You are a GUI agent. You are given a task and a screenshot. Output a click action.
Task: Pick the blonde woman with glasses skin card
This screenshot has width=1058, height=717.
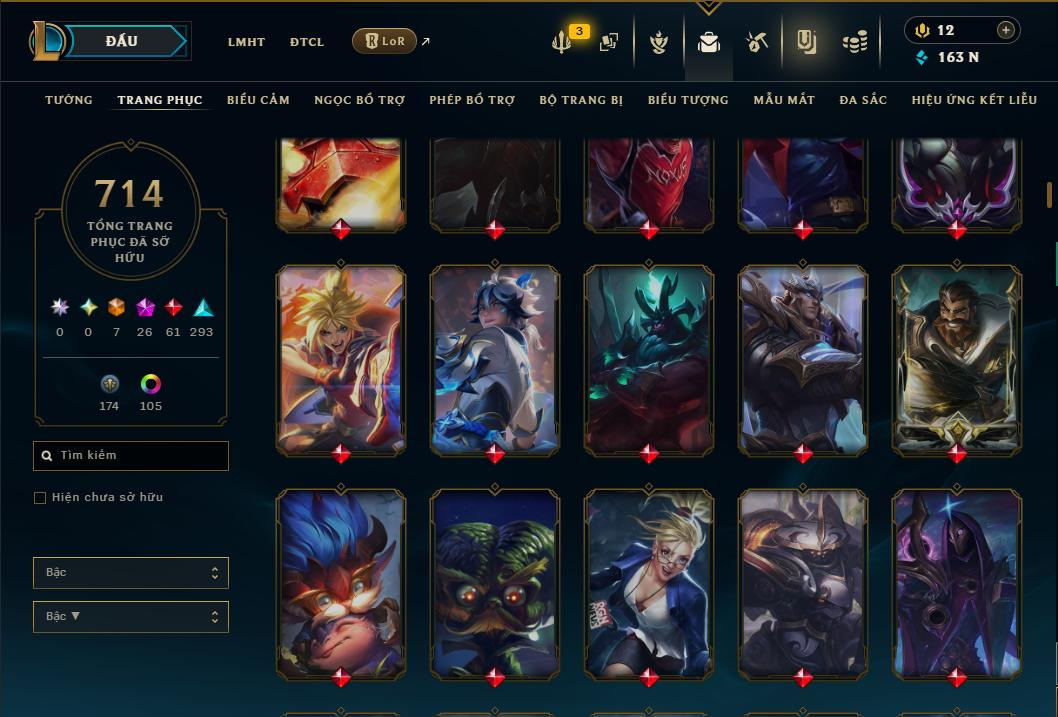coord(649,582)
